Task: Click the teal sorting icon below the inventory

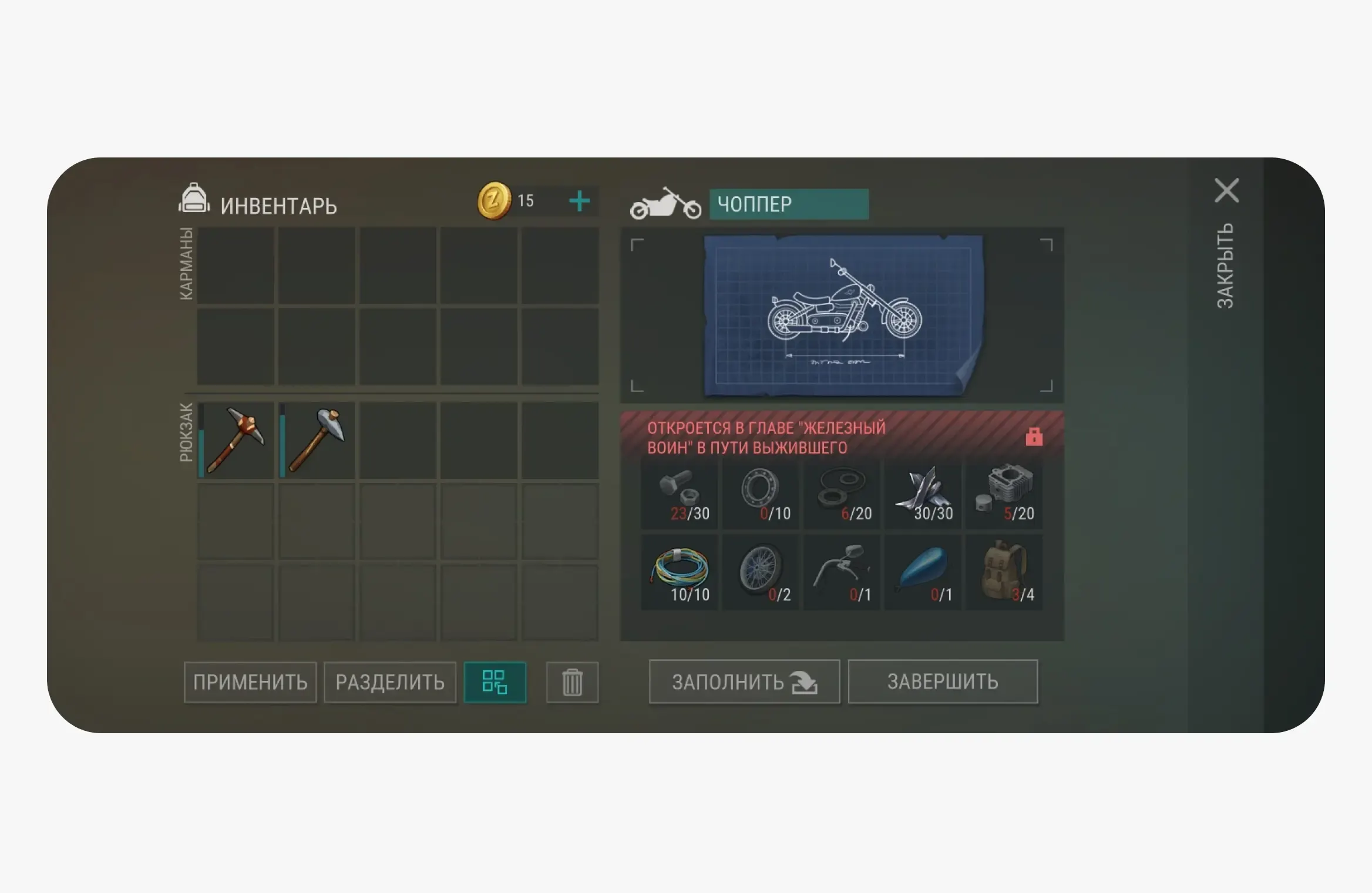Action: (x=495, y=682)
